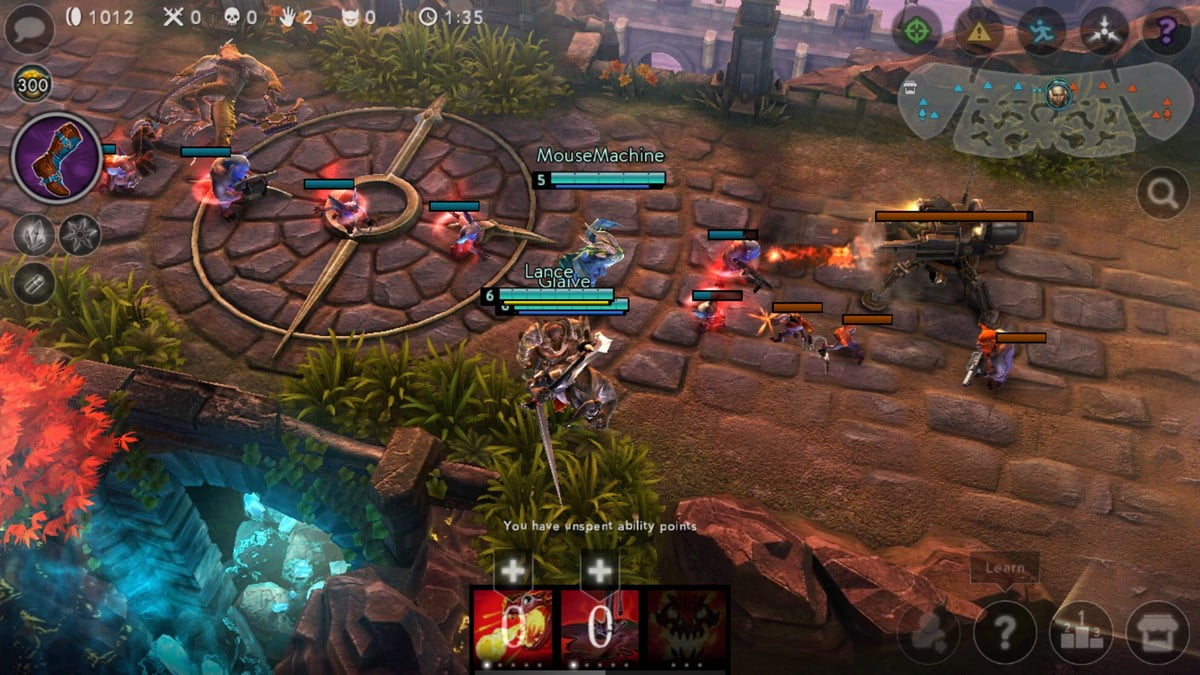Select the crystal shard item slot
Image resolution: width=1200 pixels, height=675 pixels.
coord(33,235)
